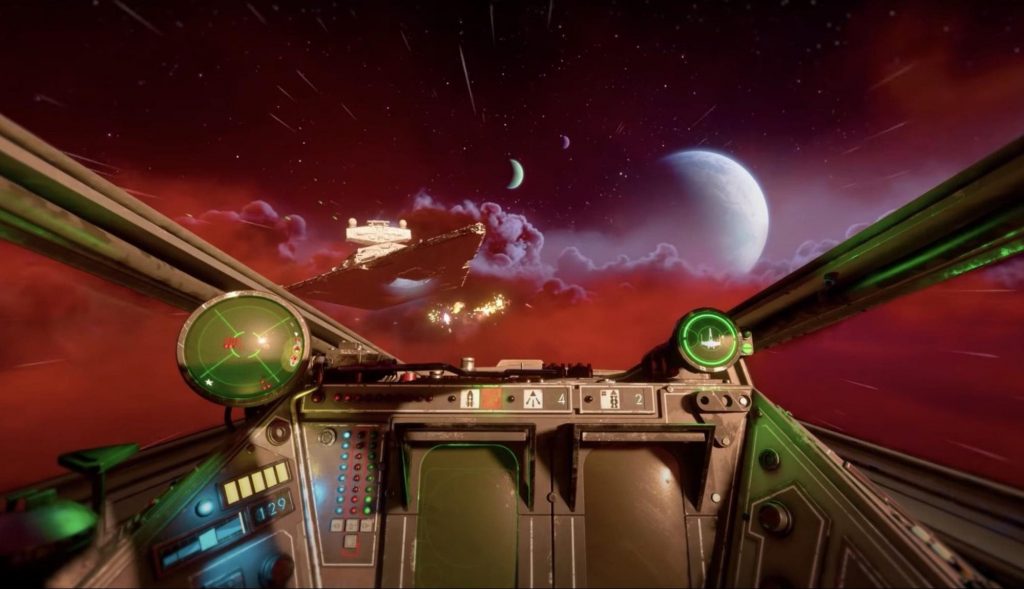Select the green targeting computer display
The height and width of the screenshot is (589, 1024).
(708, 340)
